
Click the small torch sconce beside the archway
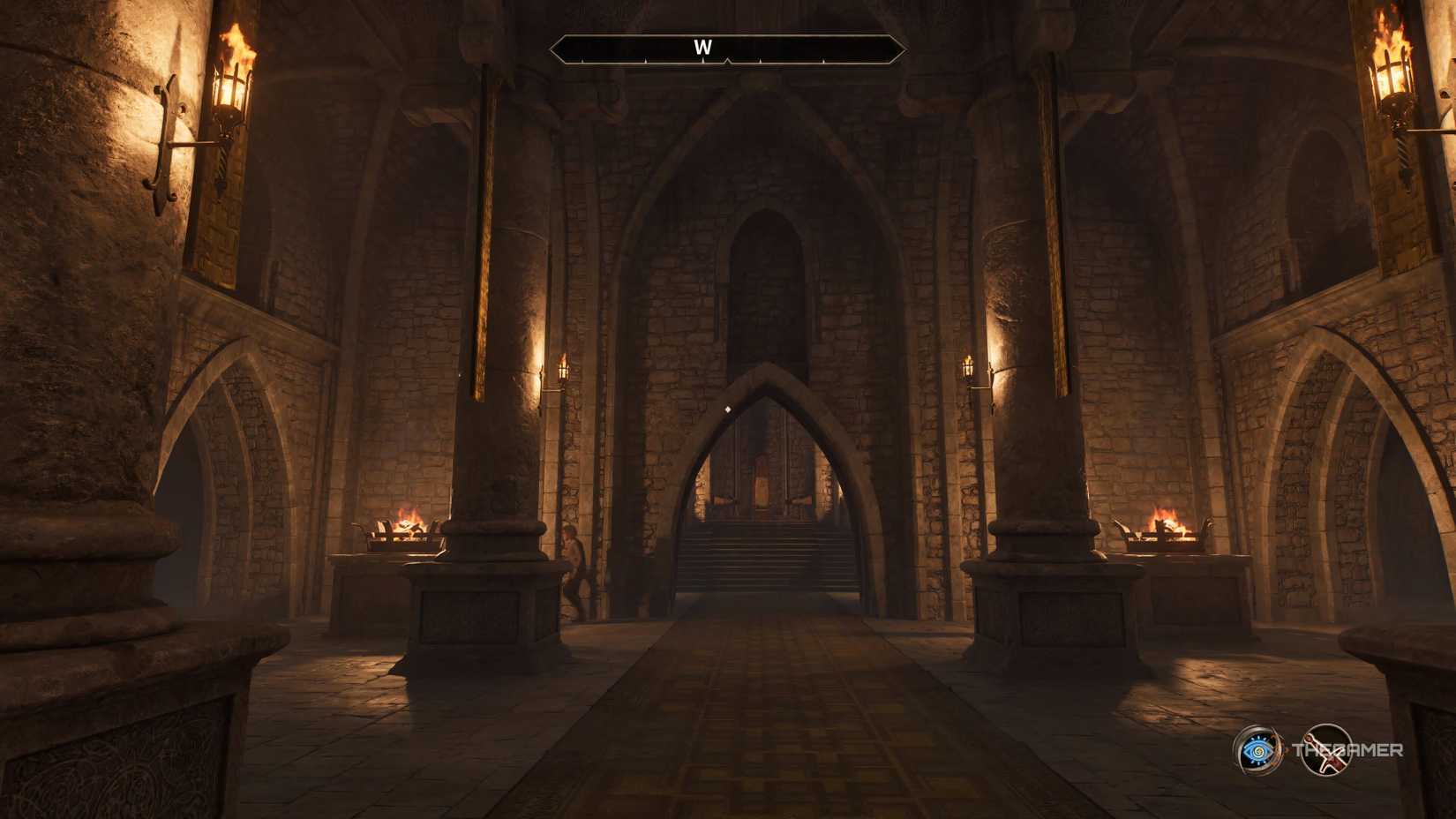pyautogui.click(x=561, y=371)
